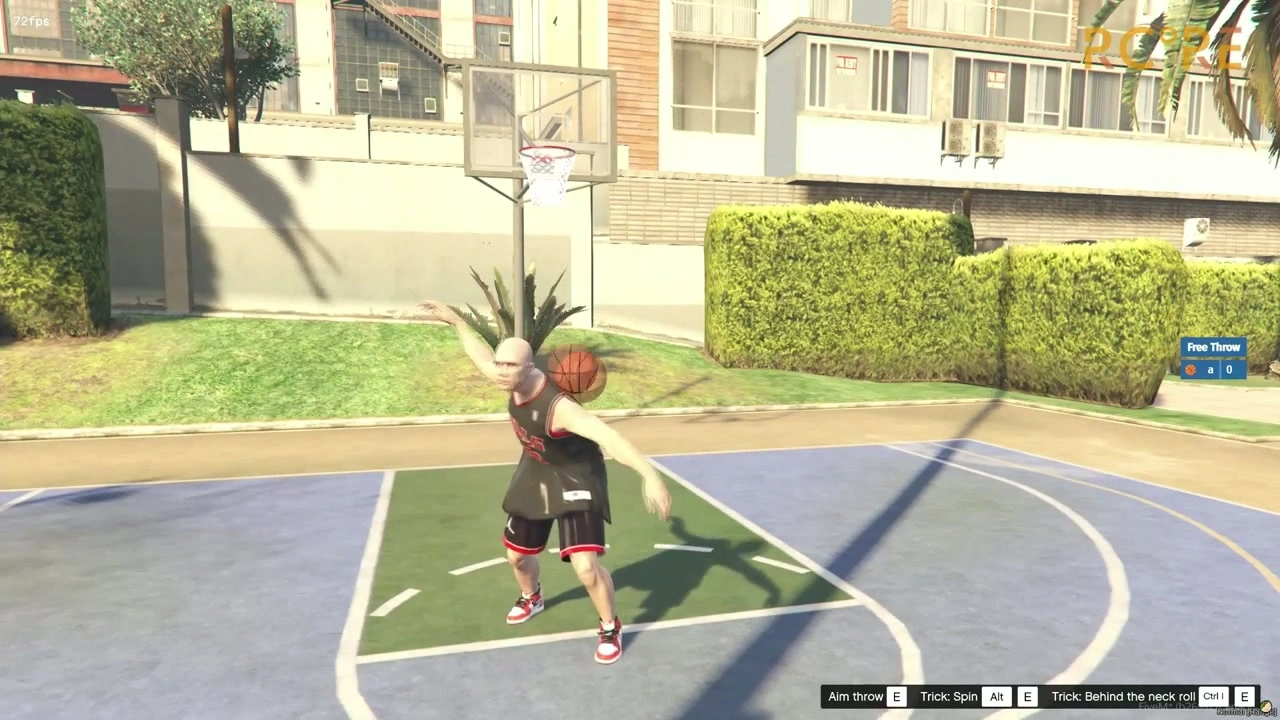The image size is (1280, 720).
Task: Toggle Aim throw mode from the hotkey bar
Action: click(855, 696)
